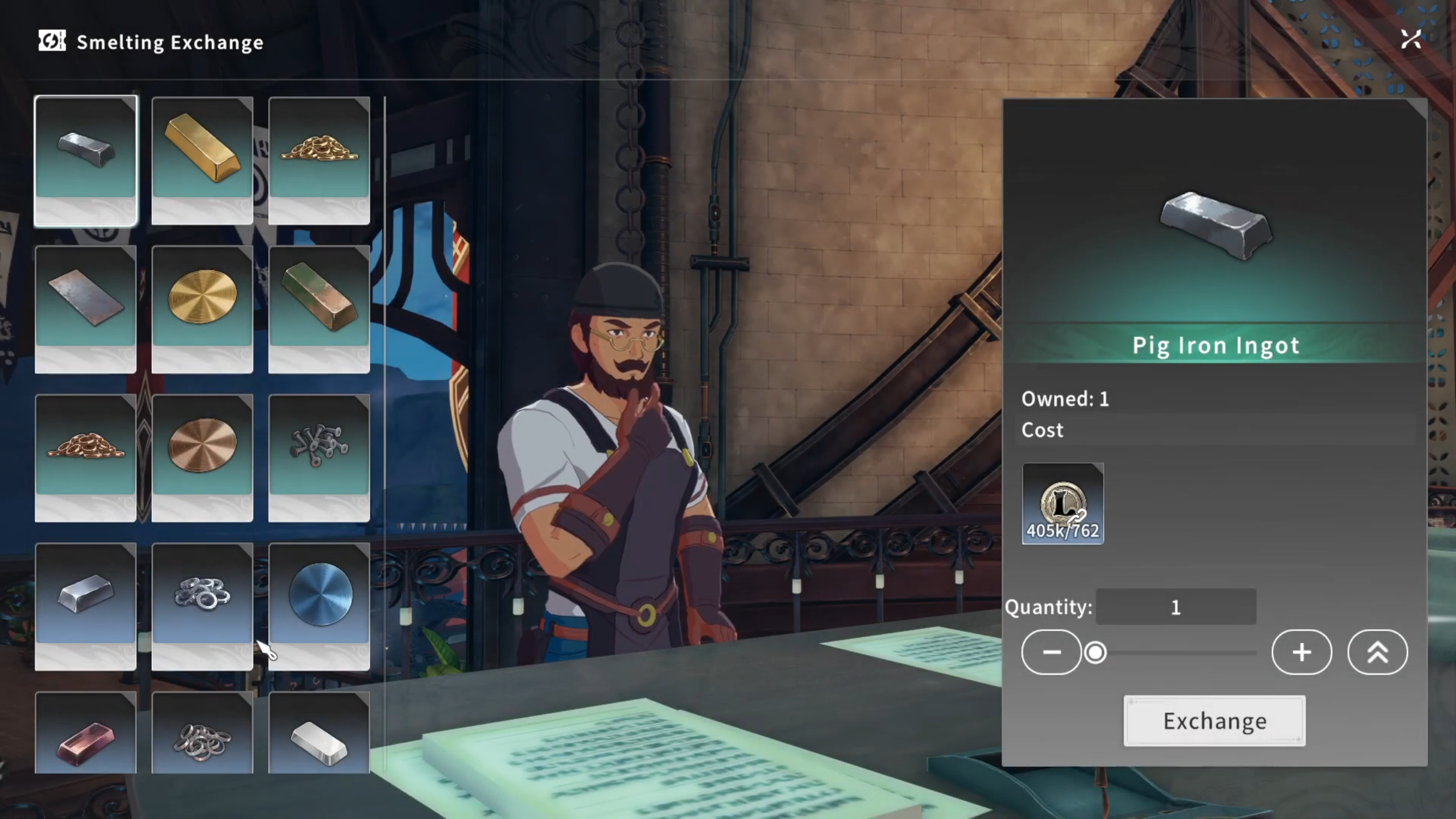Screen dimensions: 1456x819
Task: Select the pile of gold rings
Action: [x=319, y=160]
